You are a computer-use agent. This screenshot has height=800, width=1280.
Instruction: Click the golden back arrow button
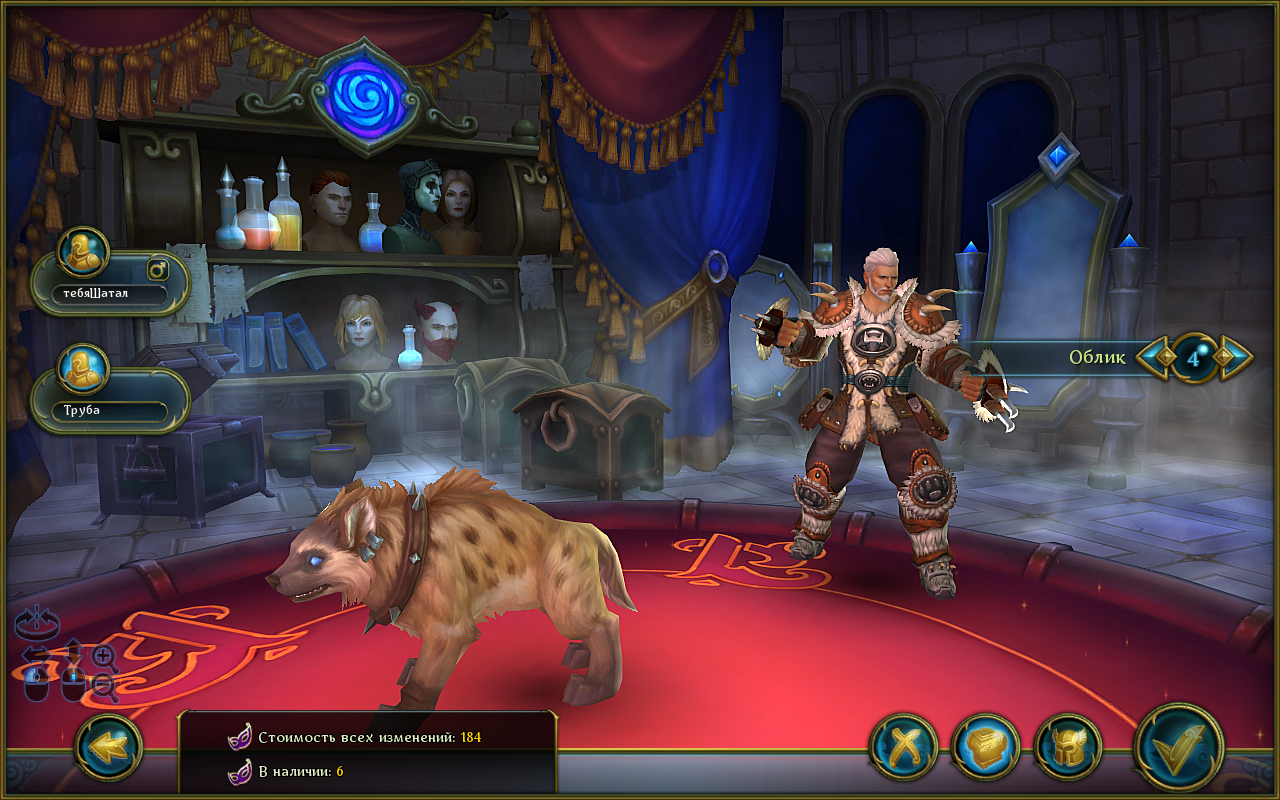(x=108, y=747)
